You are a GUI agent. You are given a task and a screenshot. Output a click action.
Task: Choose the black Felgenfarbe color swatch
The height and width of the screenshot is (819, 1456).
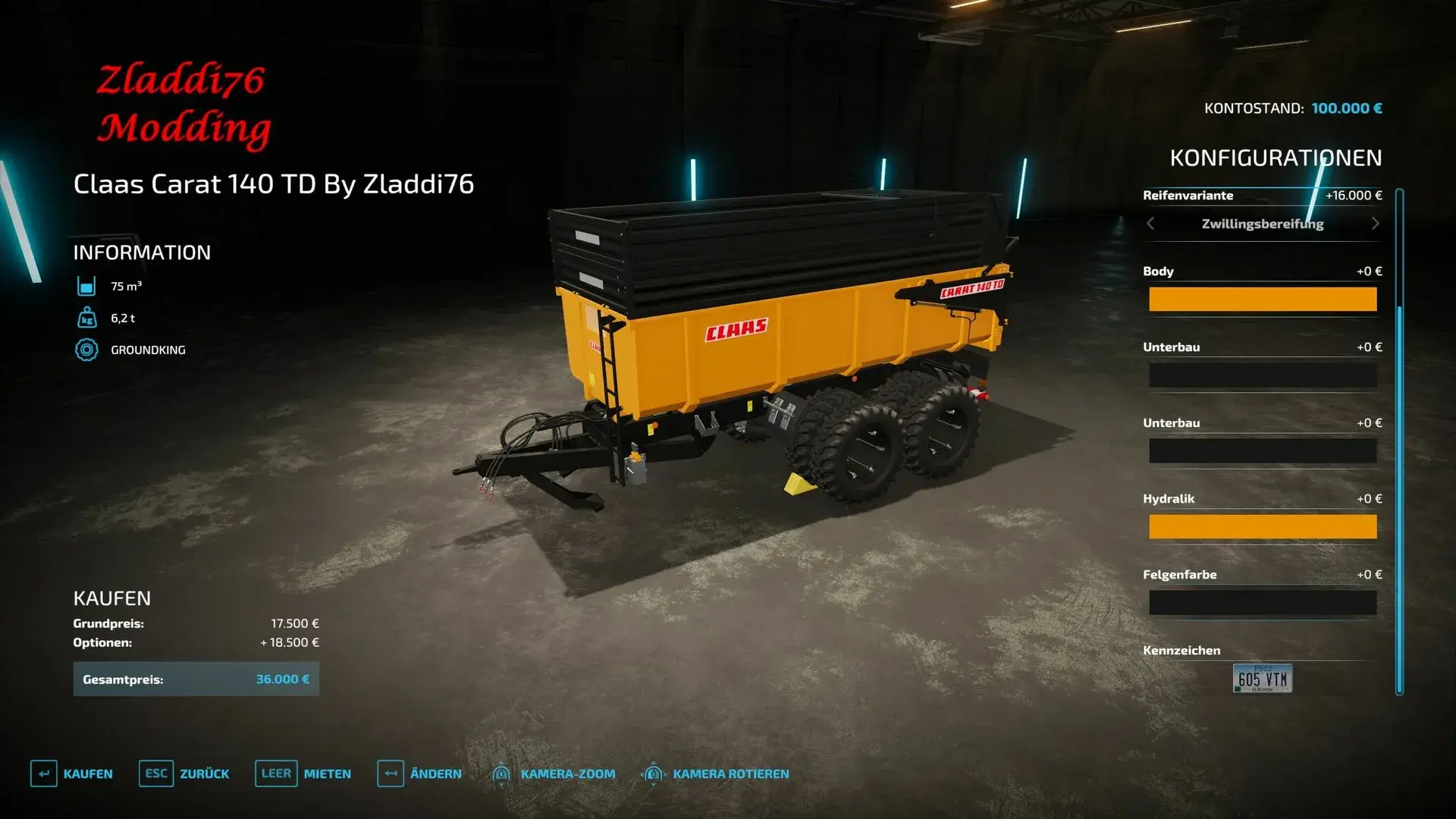(1262, 602)
